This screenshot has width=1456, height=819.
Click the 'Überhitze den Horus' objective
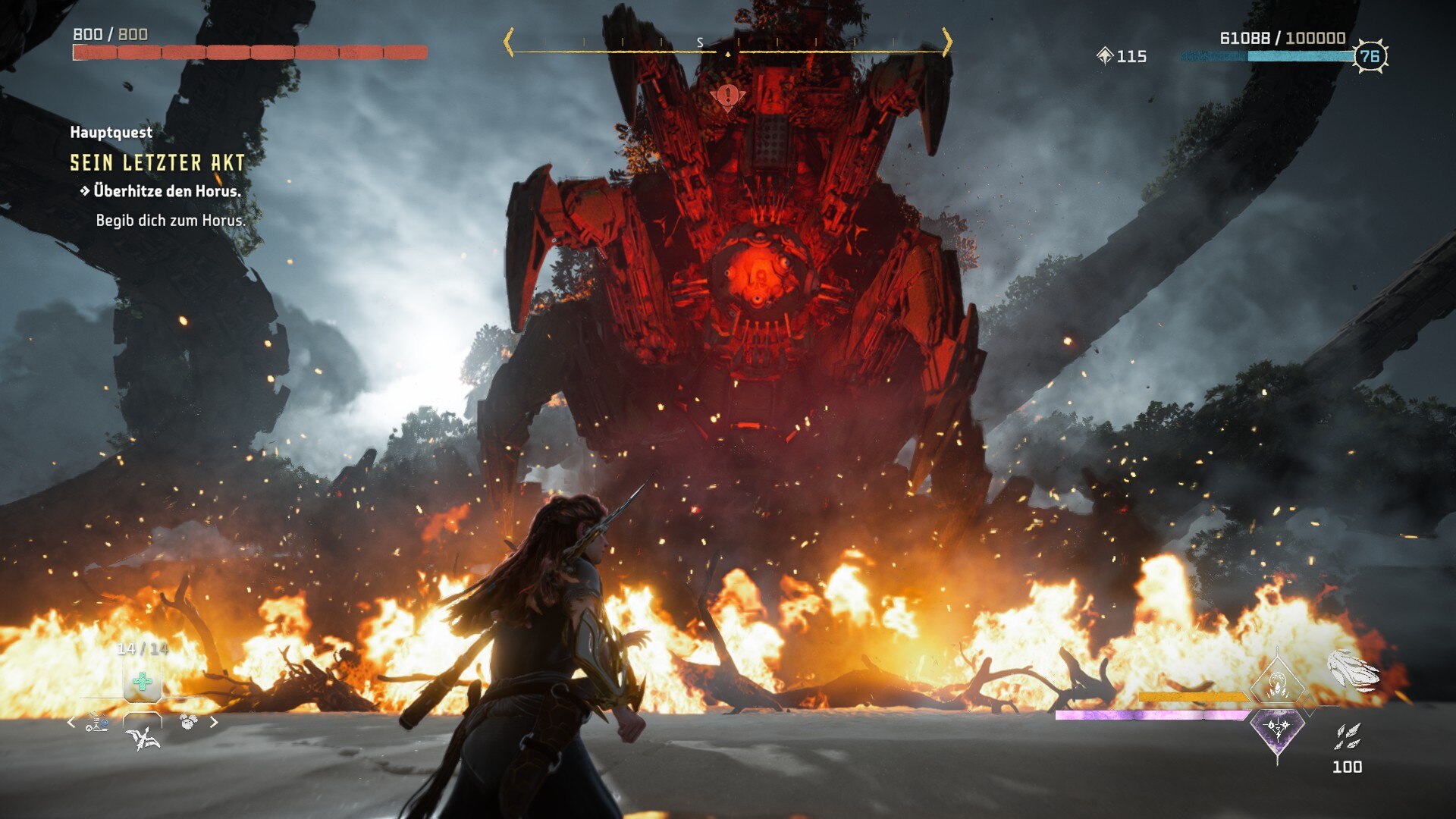[166, 191]
